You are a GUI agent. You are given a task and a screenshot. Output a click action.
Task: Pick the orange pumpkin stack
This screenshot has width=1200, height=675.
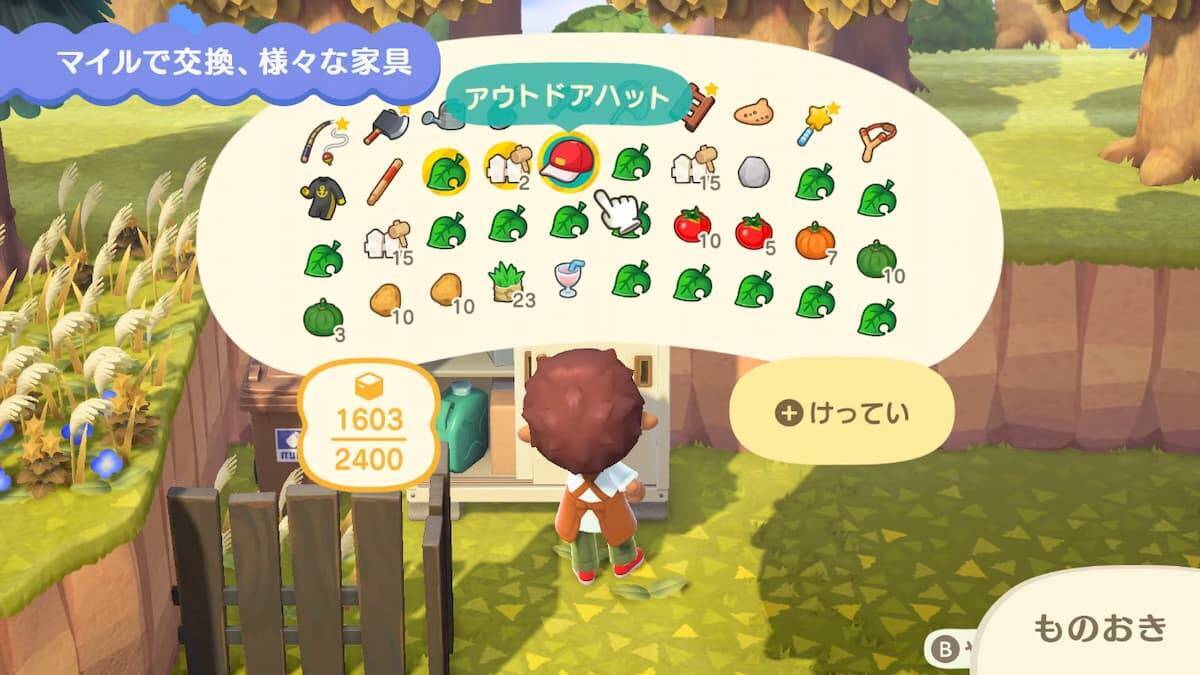point(814,242)
